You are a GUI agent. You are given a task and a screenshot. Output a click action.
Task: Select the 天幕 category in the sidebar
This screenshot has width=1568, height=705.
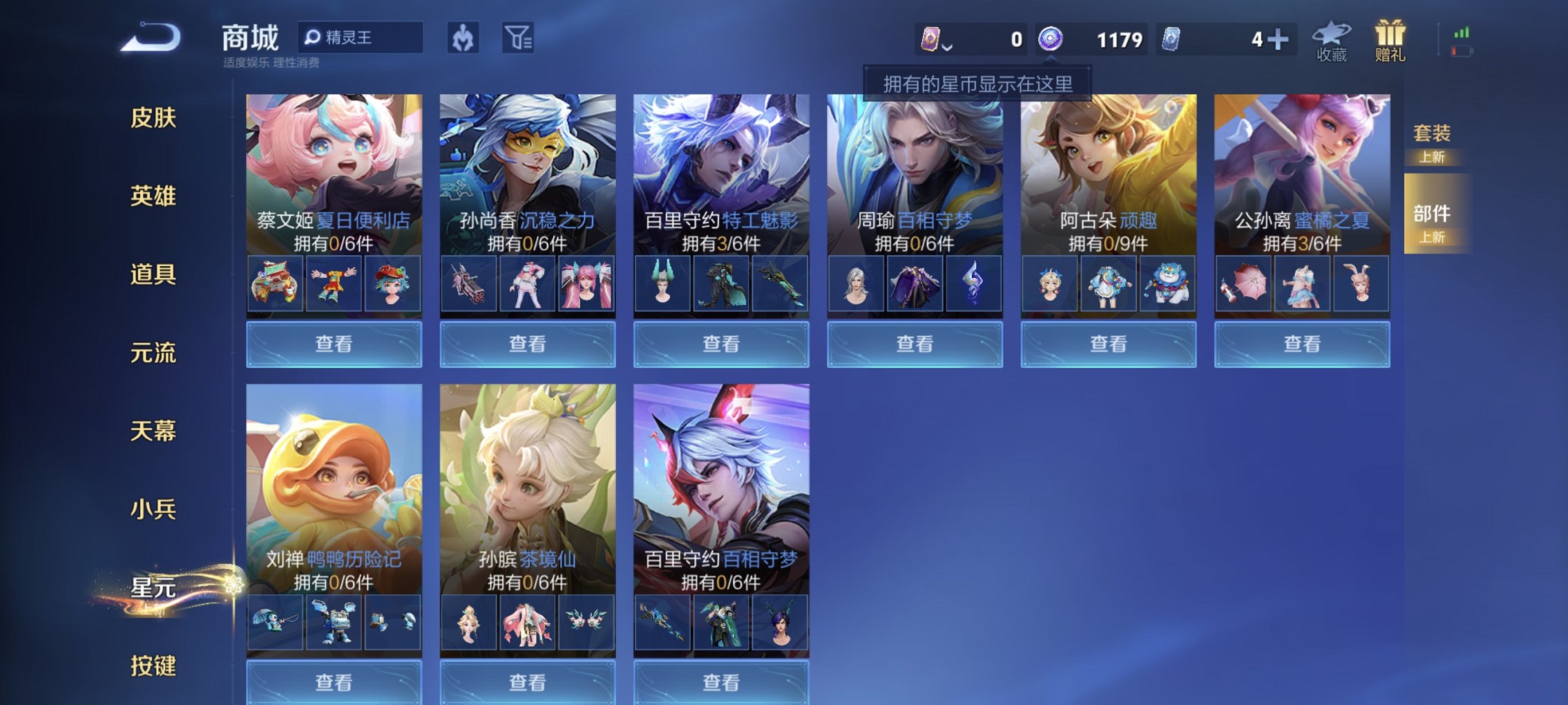coord(153,431)
